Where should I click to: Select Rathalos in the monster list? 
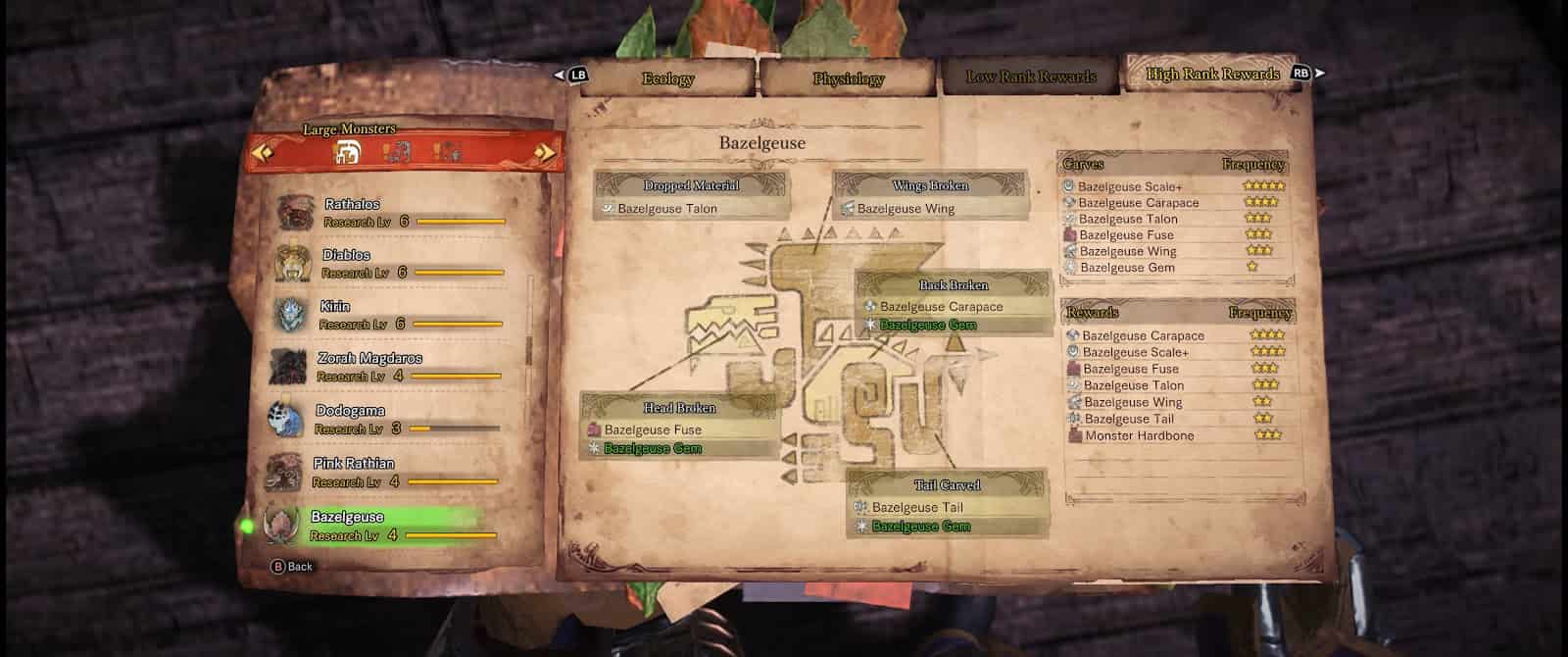coord(392,212)
